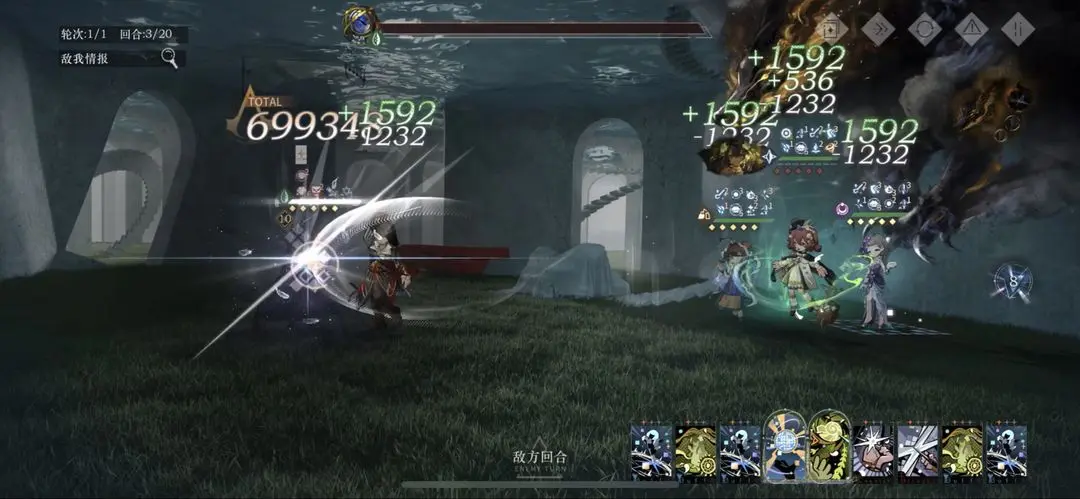Screen dimensions: 1080x499
Task: Choose the fist with starburst card
Action: point(873,450)
